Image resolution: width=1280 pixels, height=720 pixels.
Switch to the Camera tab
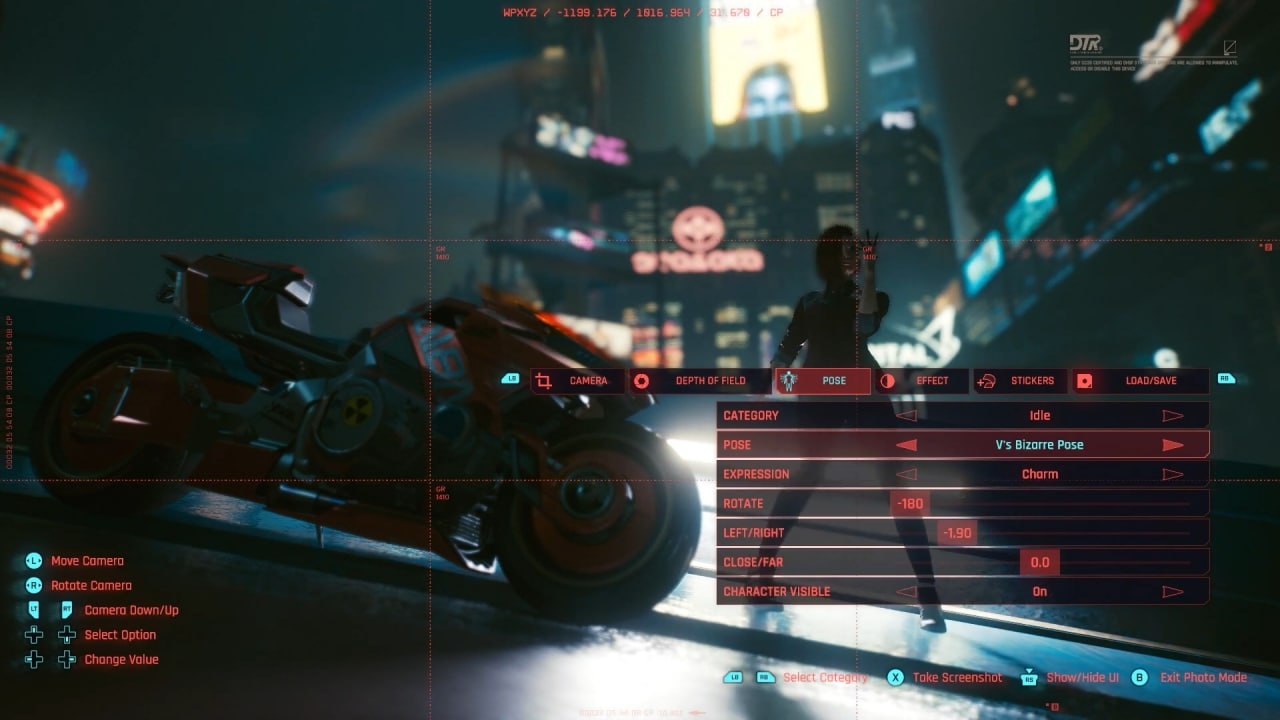577,381
